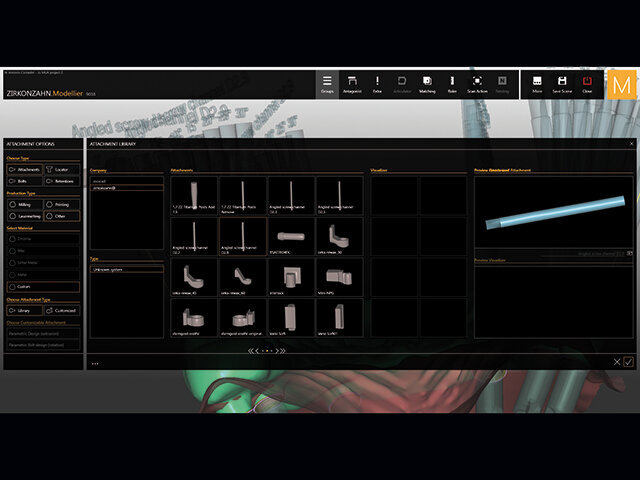640x480 pixels.
Task: Select the Antagonist tool
Action: [x=352, y=84]
